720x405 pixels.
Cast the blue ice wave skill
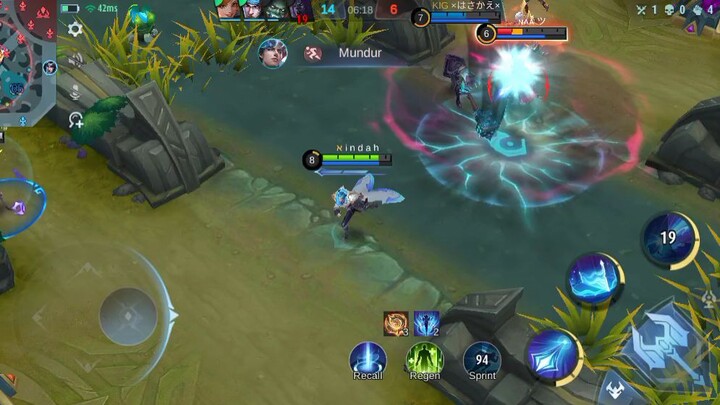point(595,280)
